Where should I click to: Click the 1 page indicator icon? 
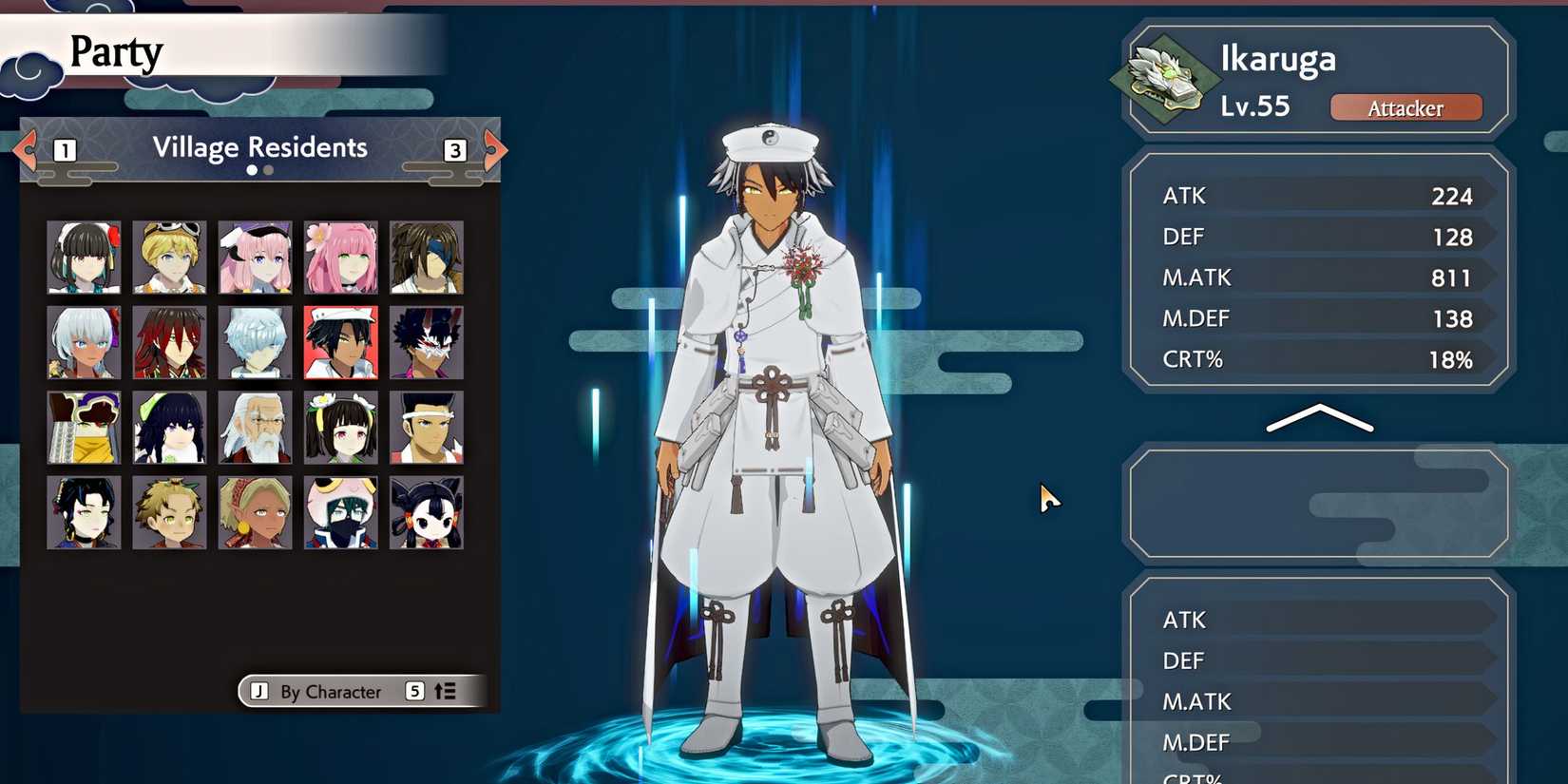click(x=64, y=149)
